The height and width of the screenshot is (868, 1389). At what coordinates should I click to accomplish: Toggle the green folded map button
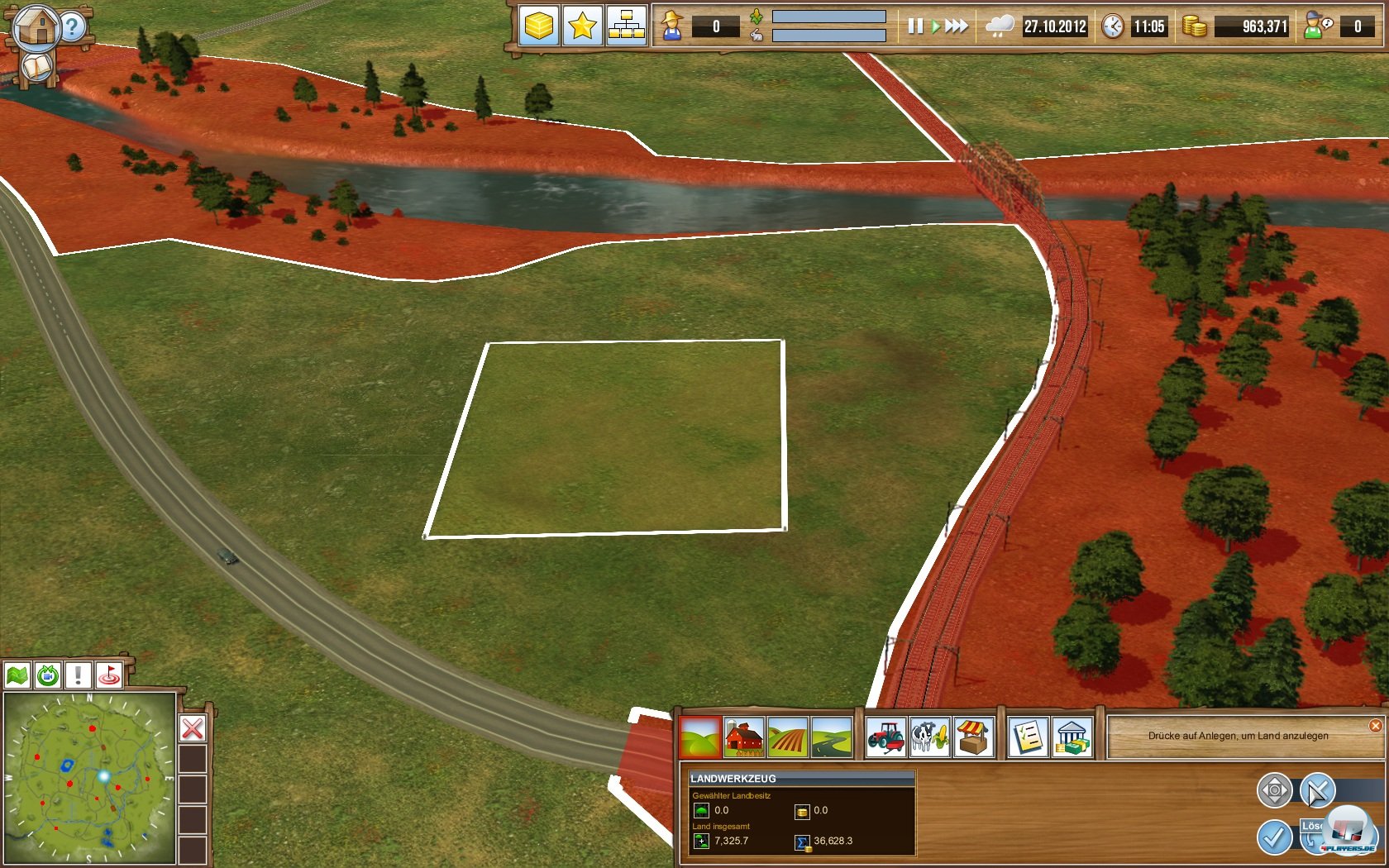[x=17, y=675]
